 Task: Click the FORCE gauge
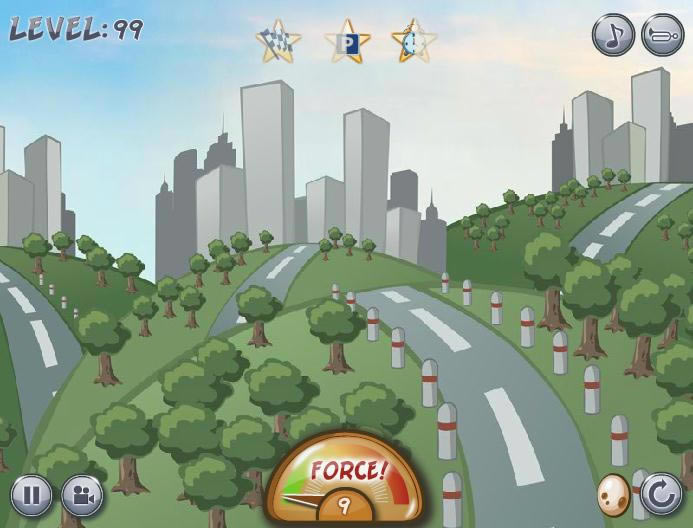tap(345, 480)
